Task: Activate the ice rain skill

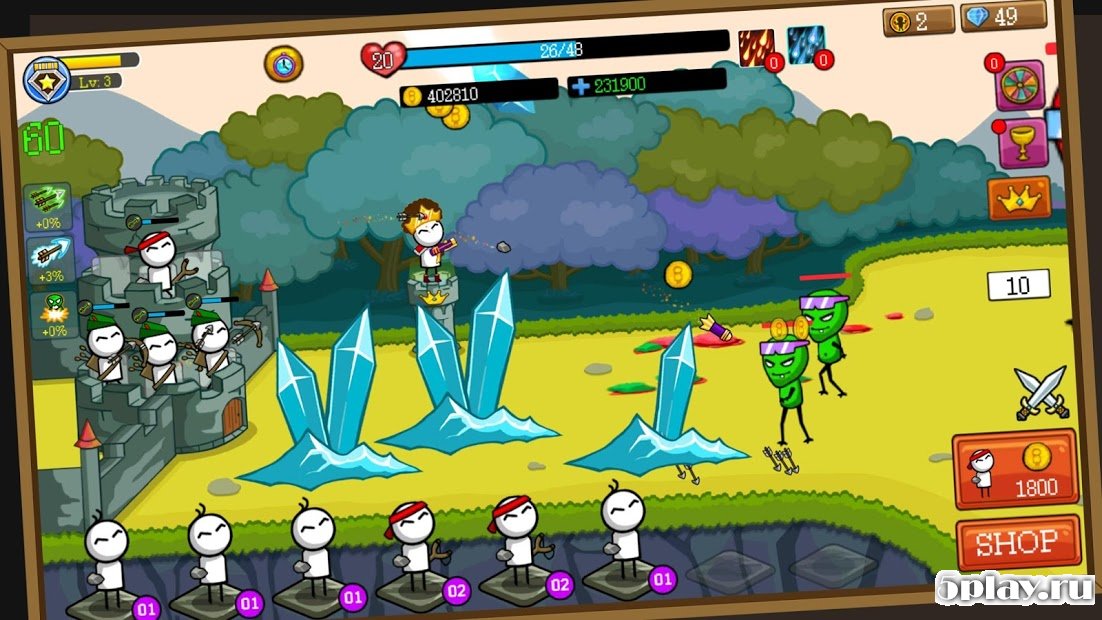Action: 804,46
